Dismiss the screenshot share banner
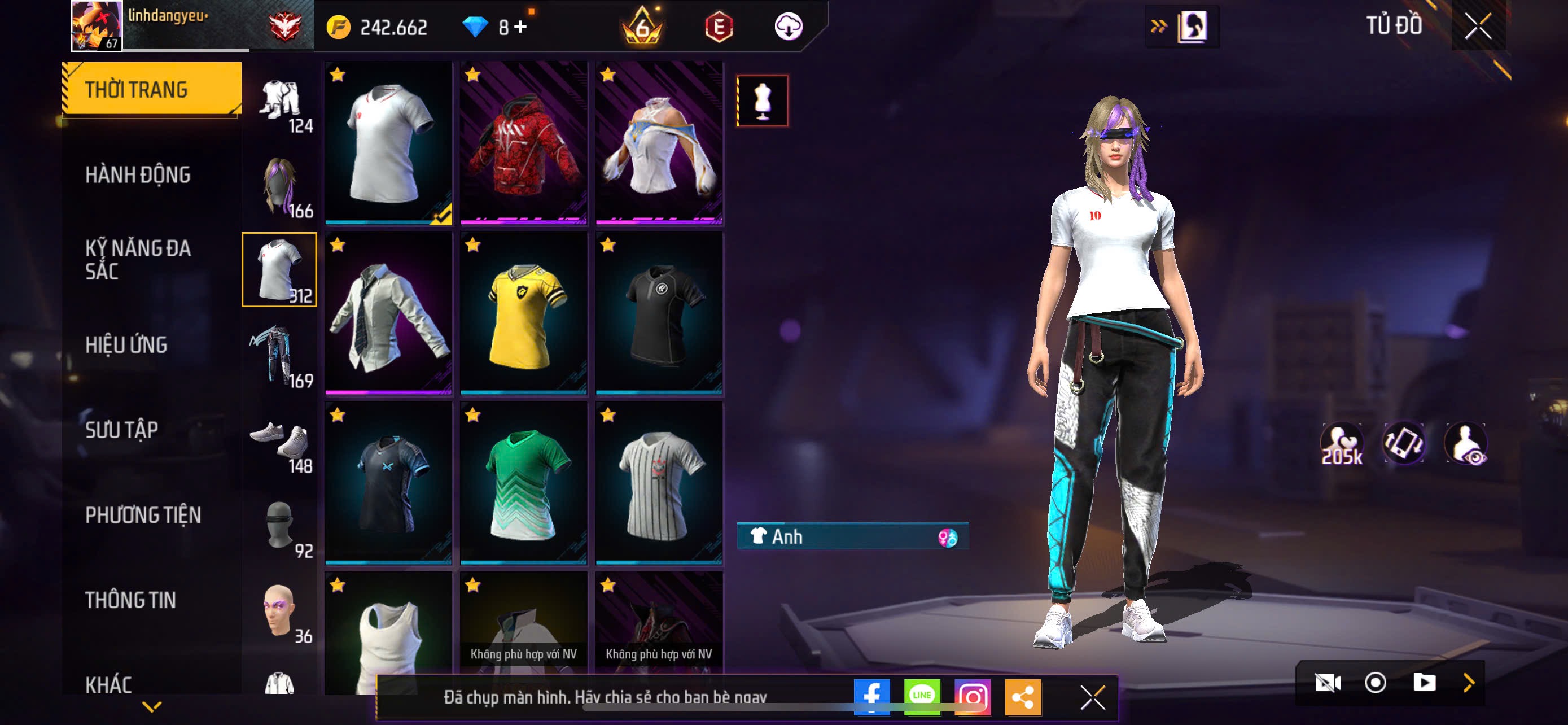Image resolution: width=1568 pixels, height=725 pixels. click(1092, 697)
